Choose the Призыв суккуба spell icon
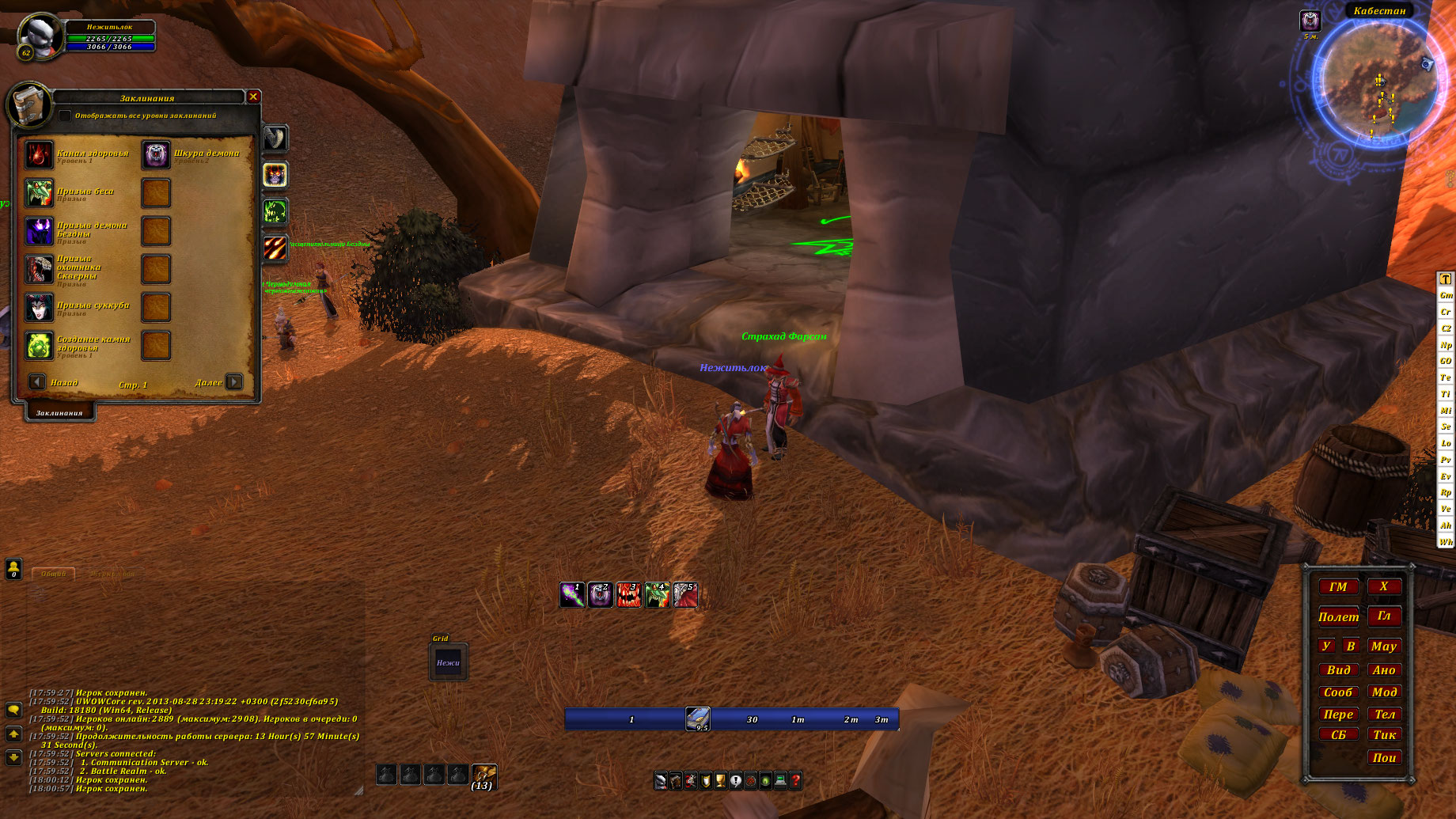1456x819 pixels. coord(39,307)
